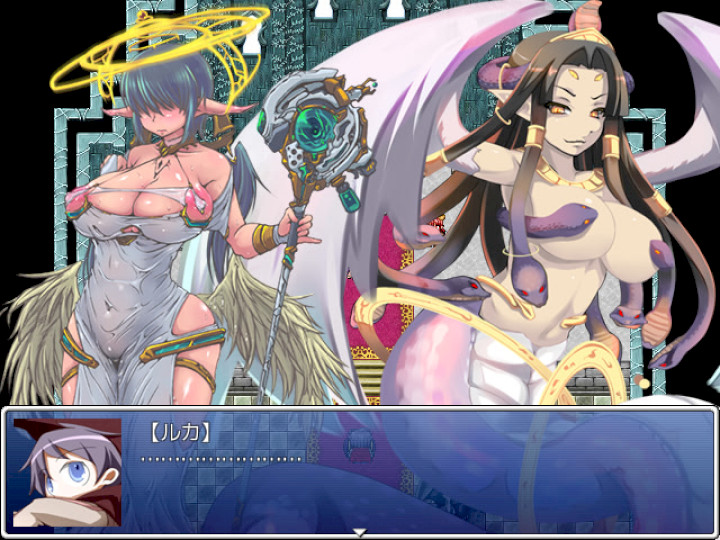Screen dimensions: 720x540
Task: Advance dialogue via the continue arrow
Action: tap(360, 532)
